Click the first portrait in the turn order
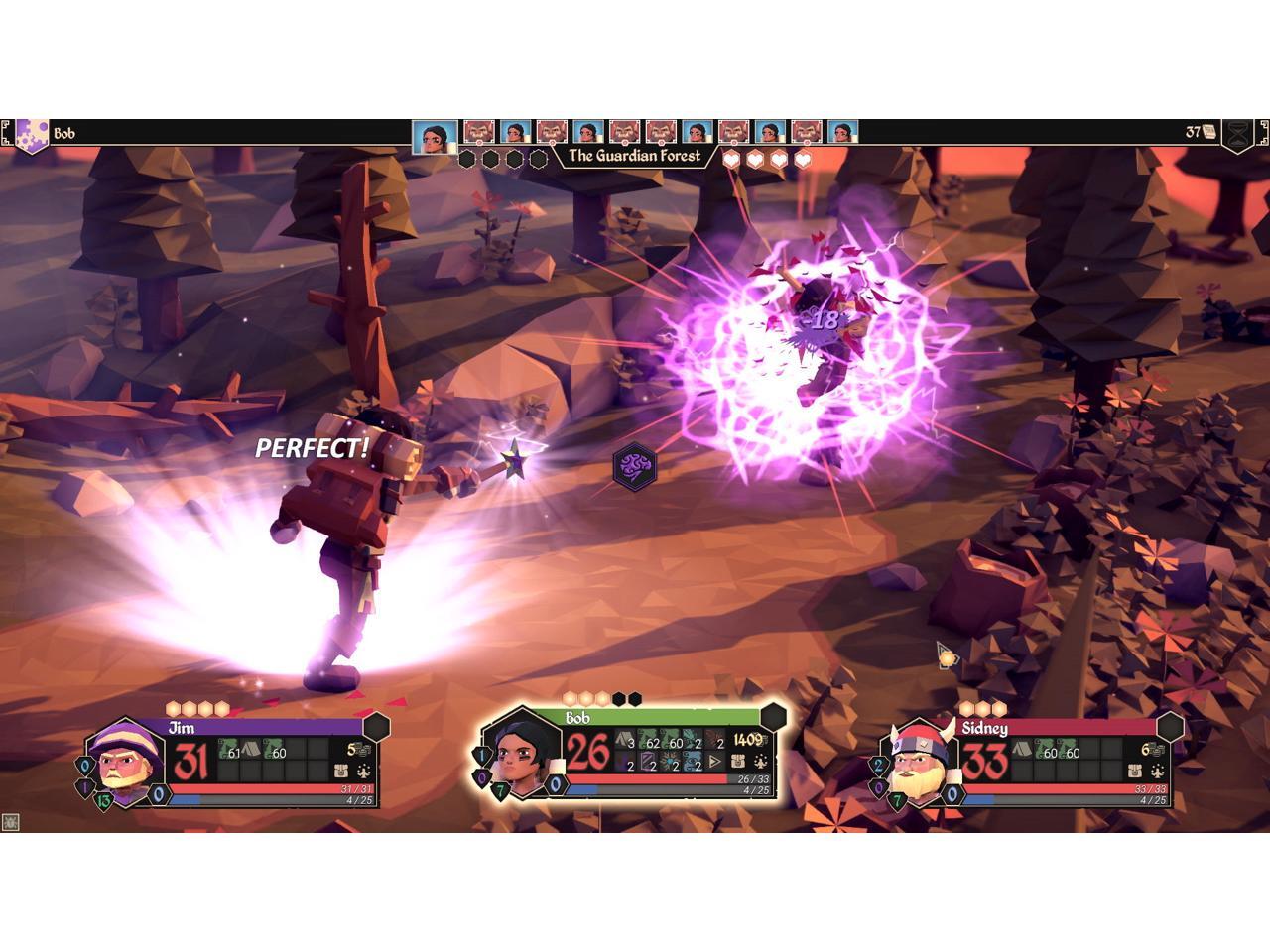 435,134
